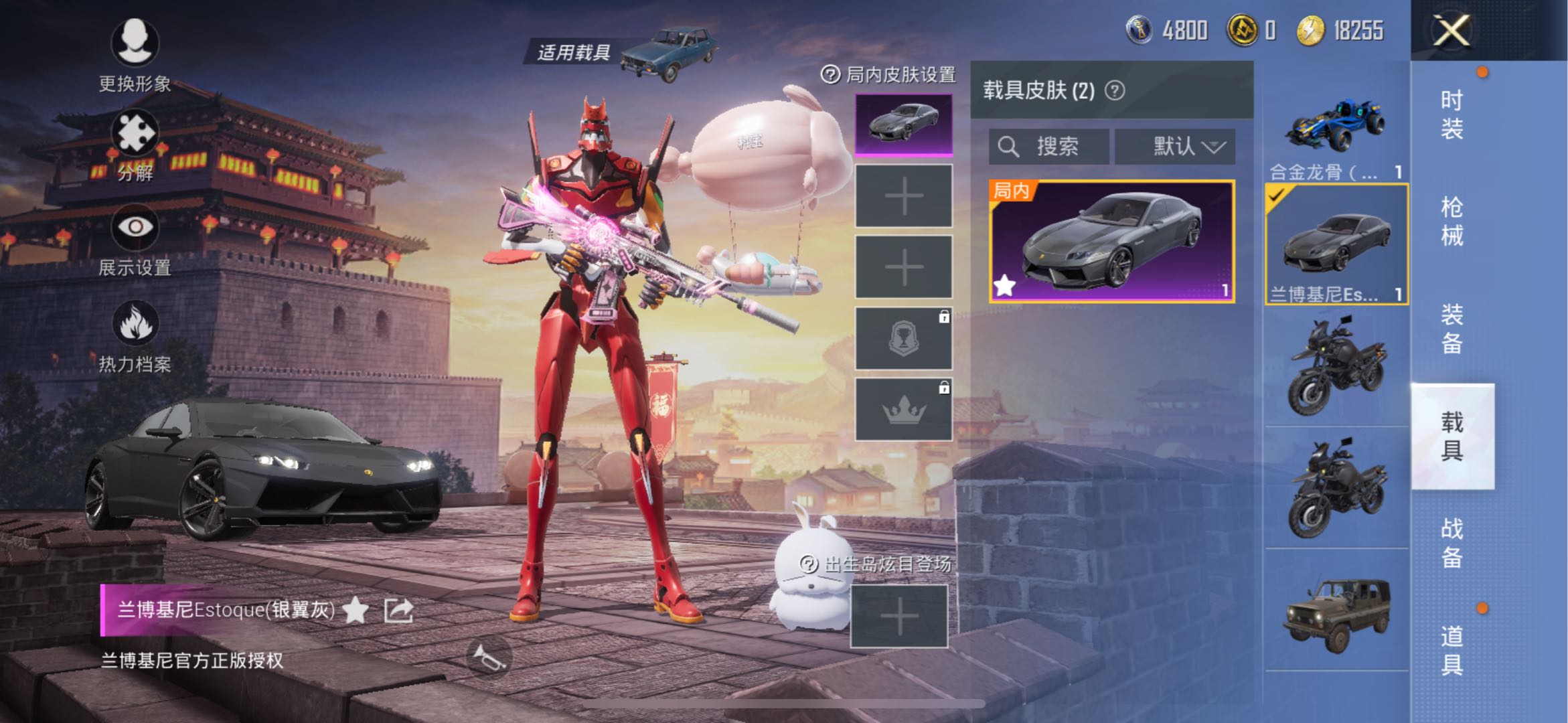Viewport: 1568px width, 723px height.
Task: Open the 默认 sort dropdown
Action: [1175, 147]
